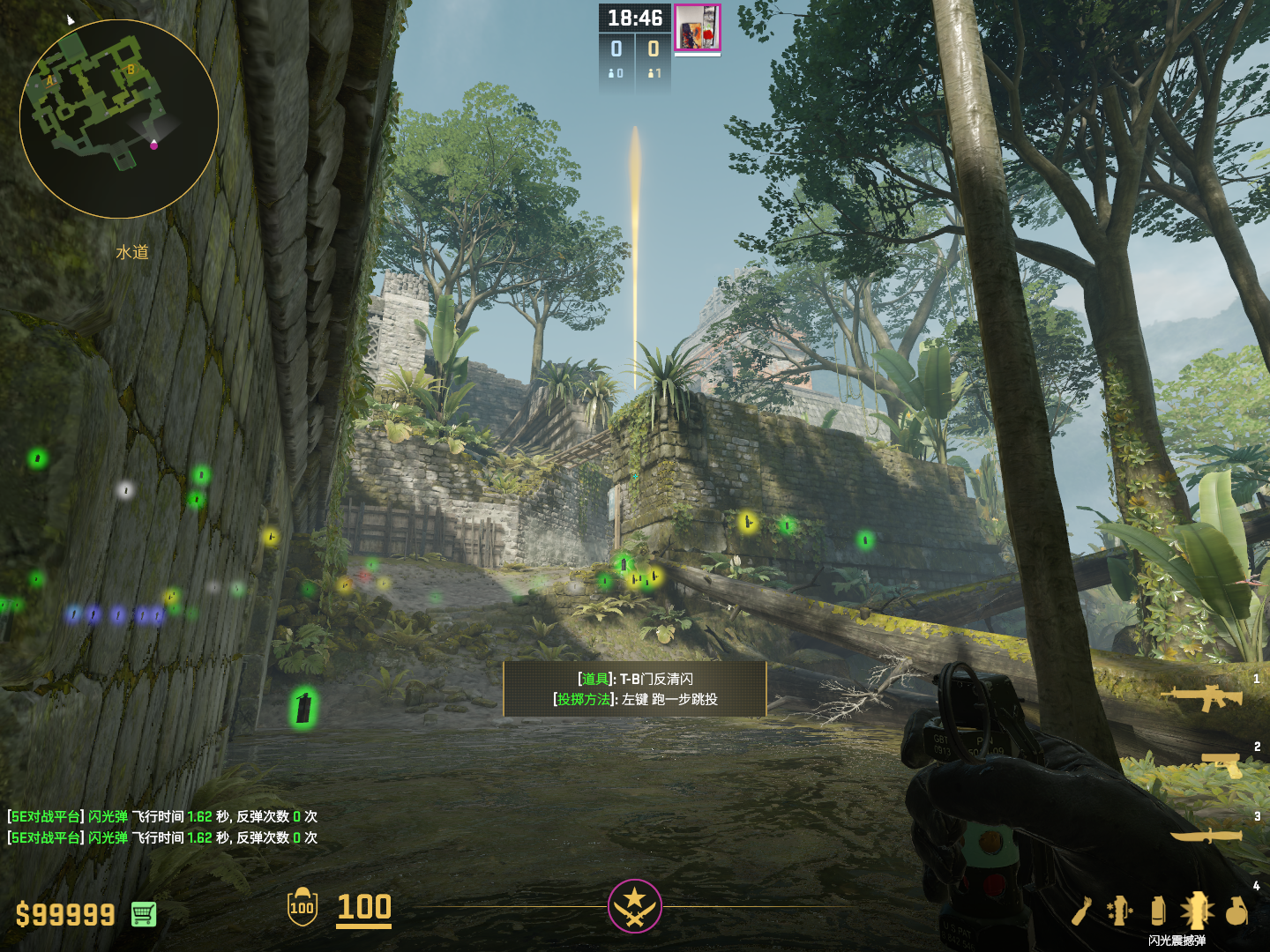Choose the HE grenade icon
1270x952 pixels.
[x=1236, y=911]
